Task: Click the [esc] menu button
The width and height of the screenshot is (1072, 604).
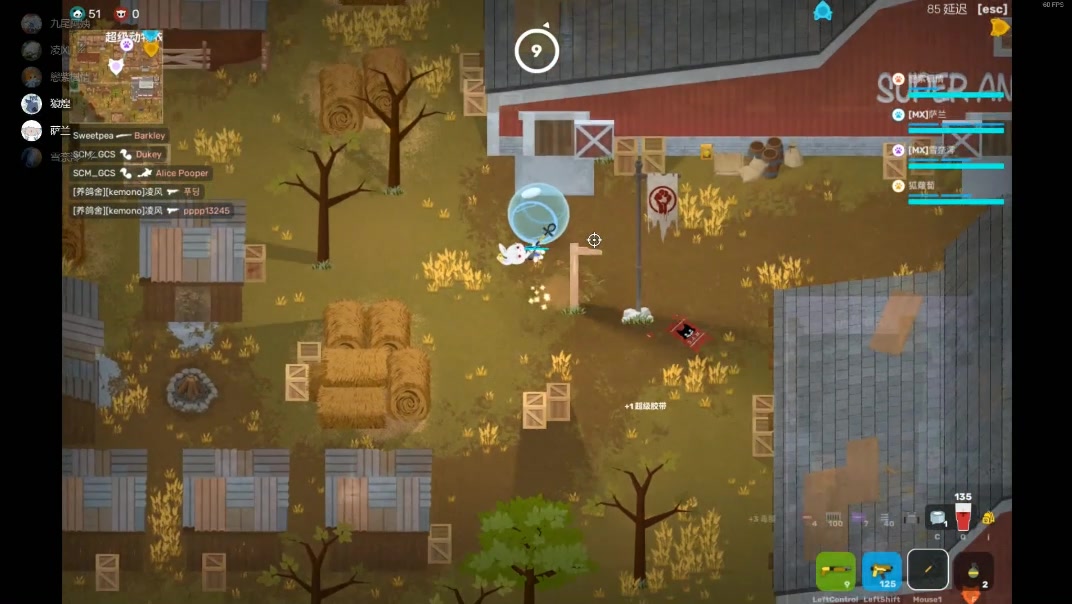Action: point(992,9)
